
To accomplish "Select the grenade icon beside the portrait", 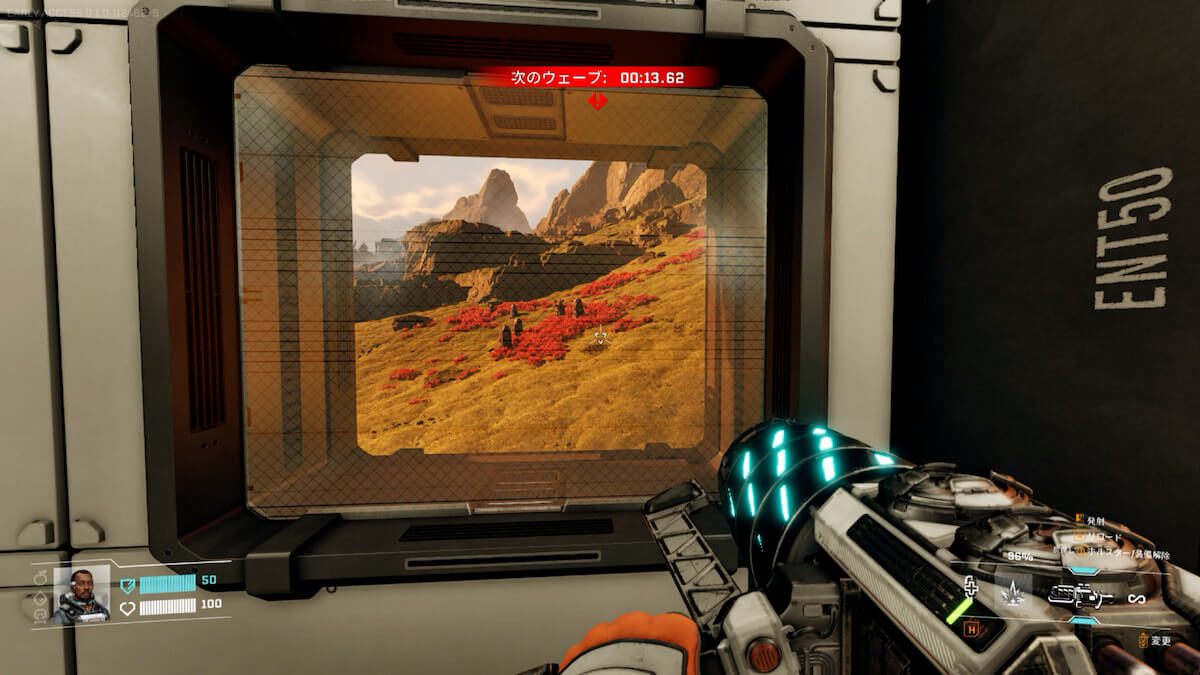I will click(40, 579).
